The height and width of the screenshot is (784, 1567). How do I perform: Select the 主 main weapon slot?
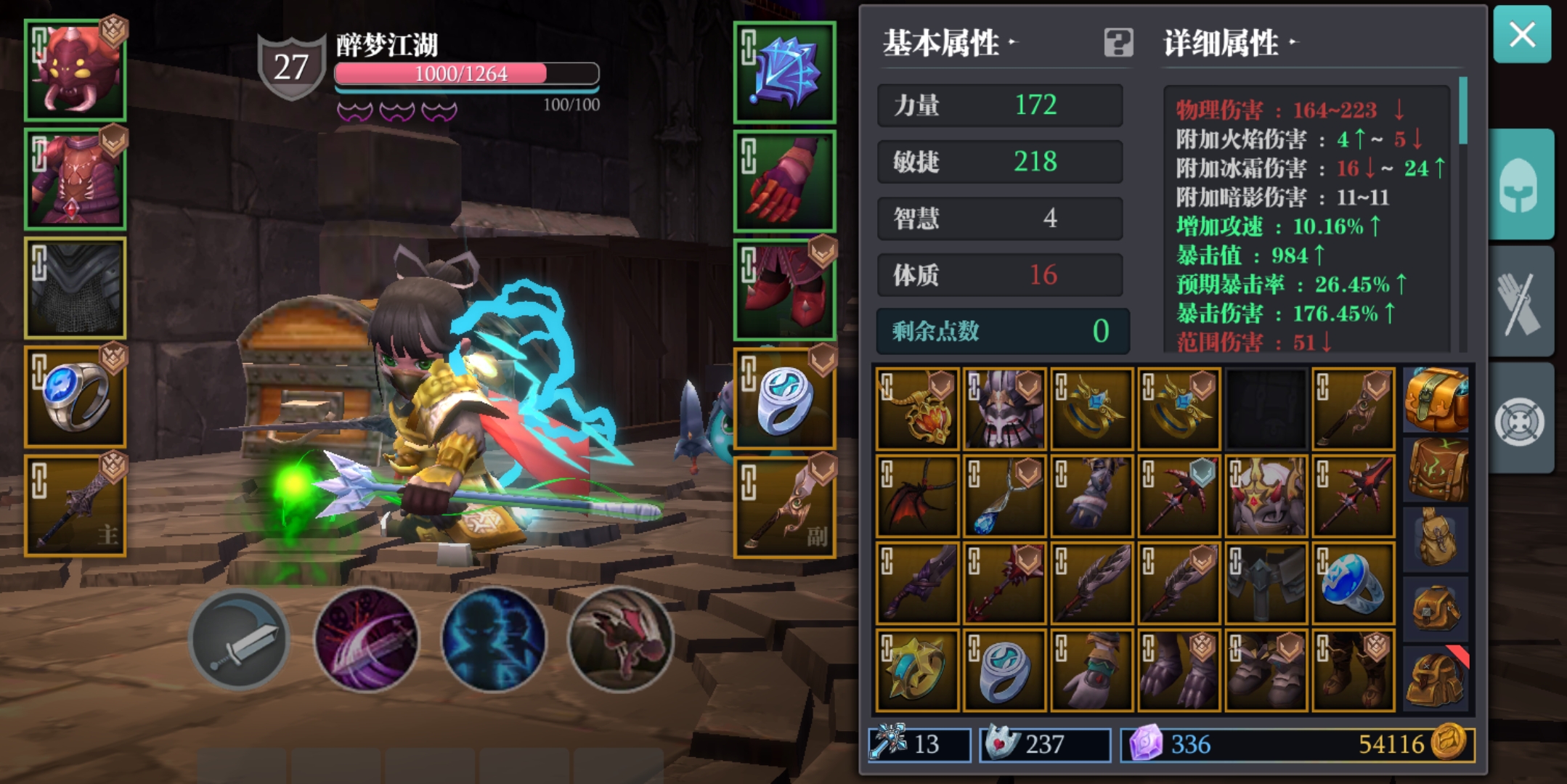(x=75, y=503)
